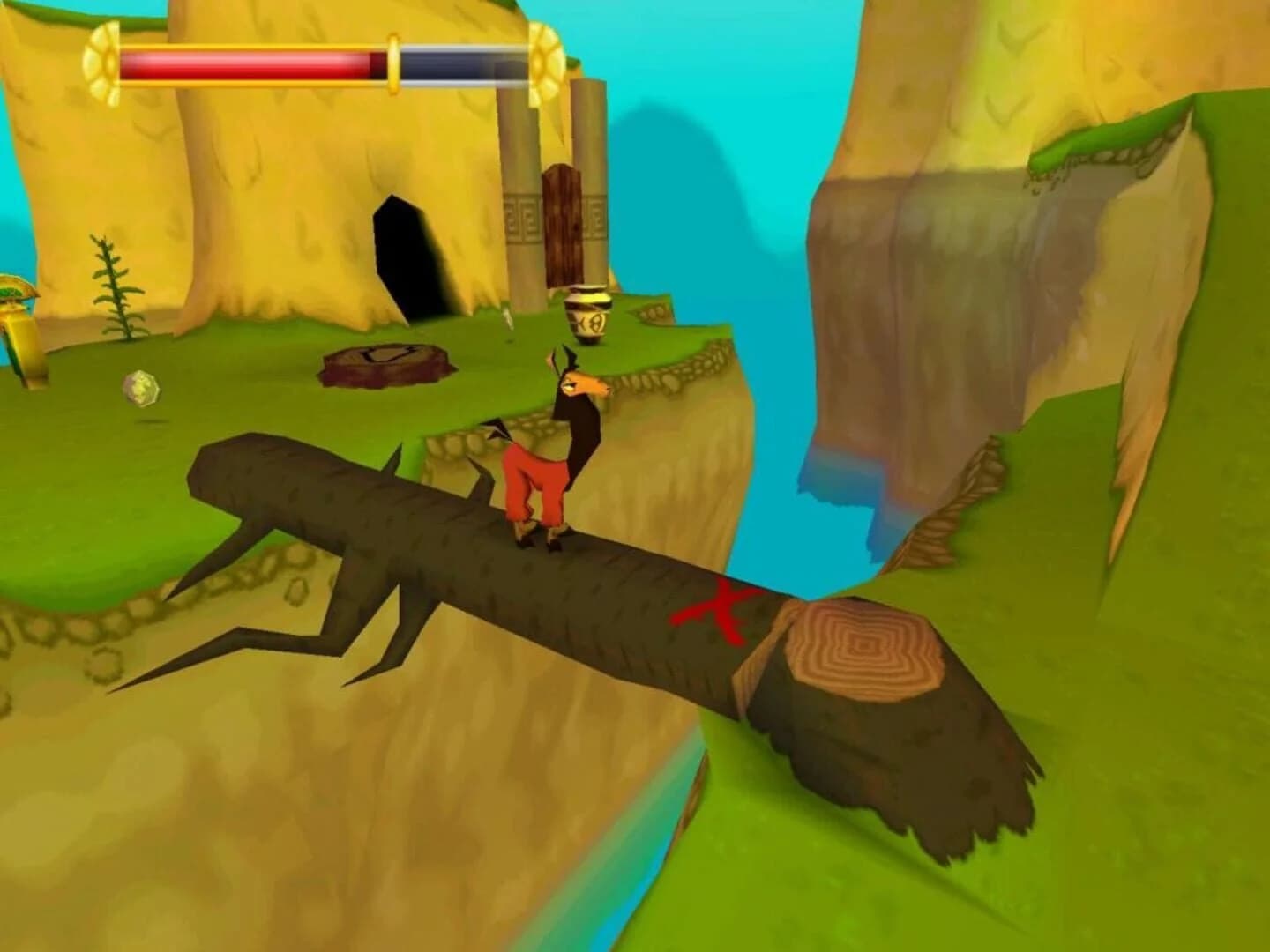Click the gray boulder on the grass
Viewport: 1270px width, 952px height.
pyautogui.click(x=143, y=388)
